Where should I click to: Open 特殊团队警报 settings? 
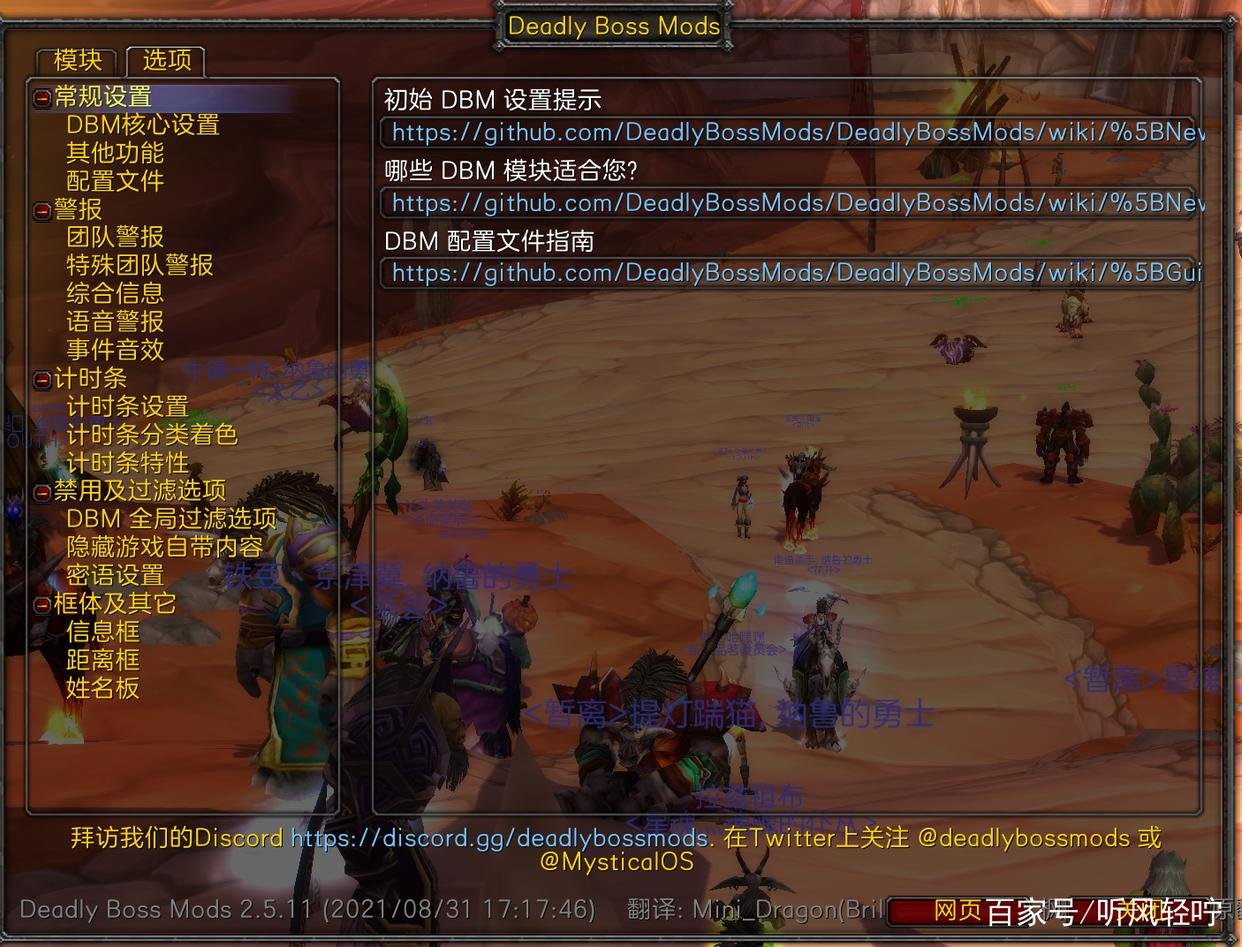click(140, 265)
